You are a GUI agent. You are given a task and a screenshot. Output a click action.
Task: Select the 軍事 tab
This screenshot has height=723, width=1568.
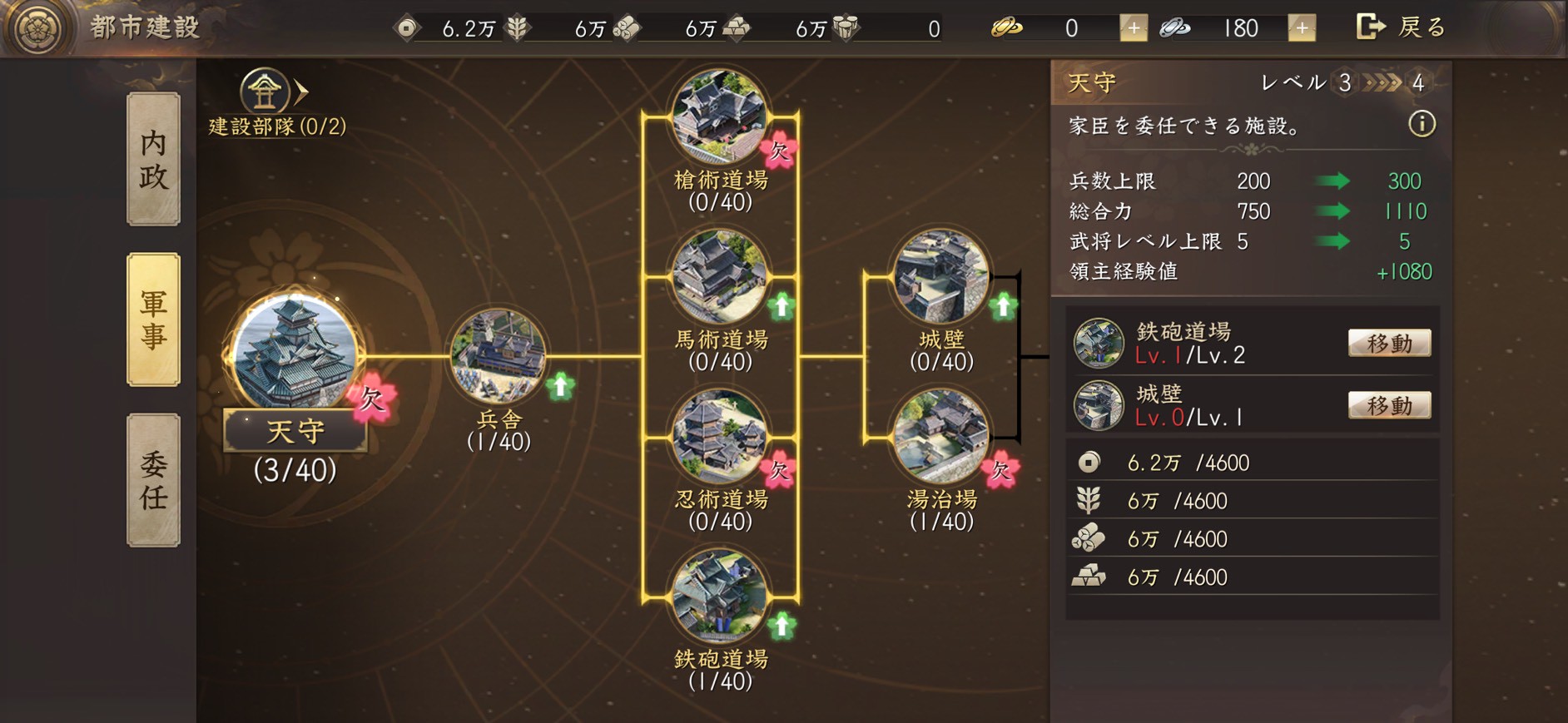tap(153, 319)
